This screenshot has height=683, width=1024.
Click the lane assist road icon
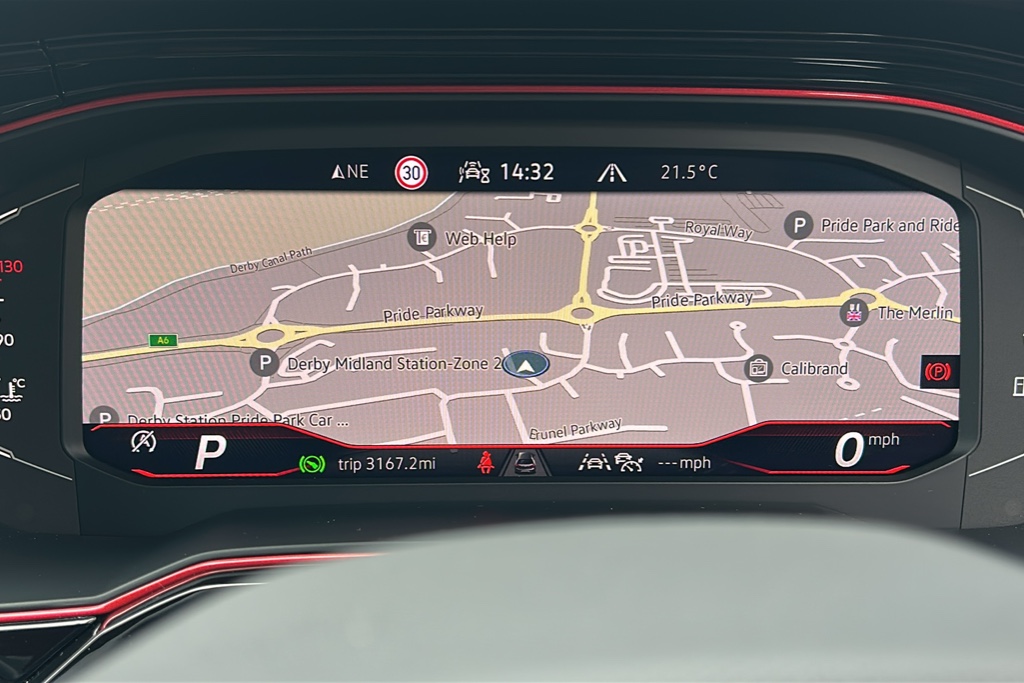[x=612, y=172]
